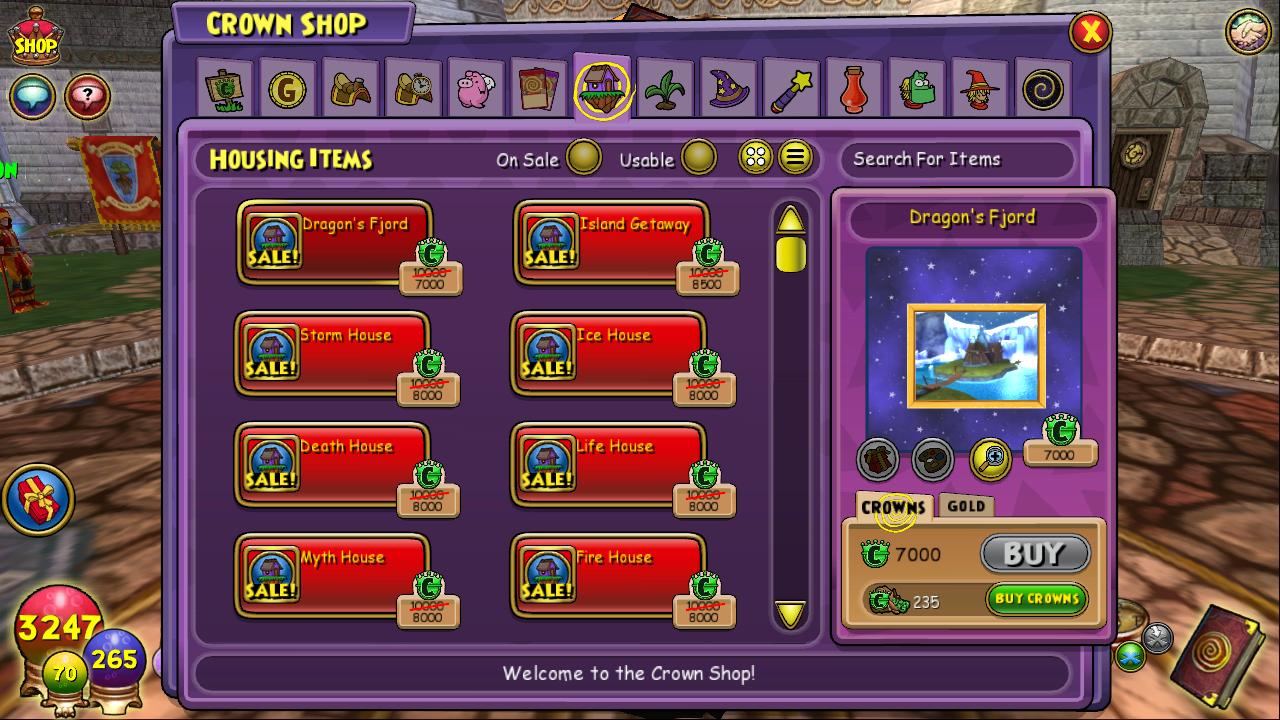Open the wizard hat category tab
The image size is (1280, 720).
click(x=729, y=90)
